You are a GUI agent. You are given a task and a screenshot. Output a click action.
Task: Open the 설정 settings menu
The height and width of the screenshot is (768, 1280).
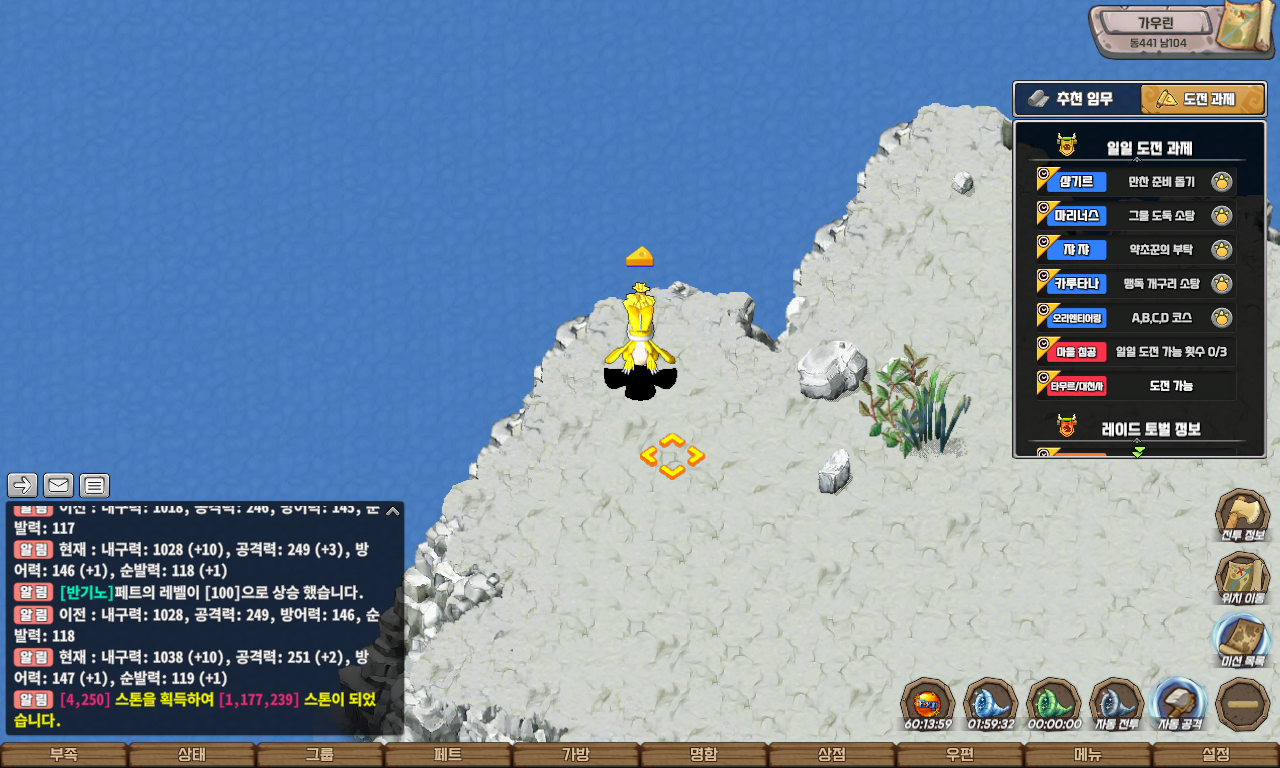point(1216,755)
